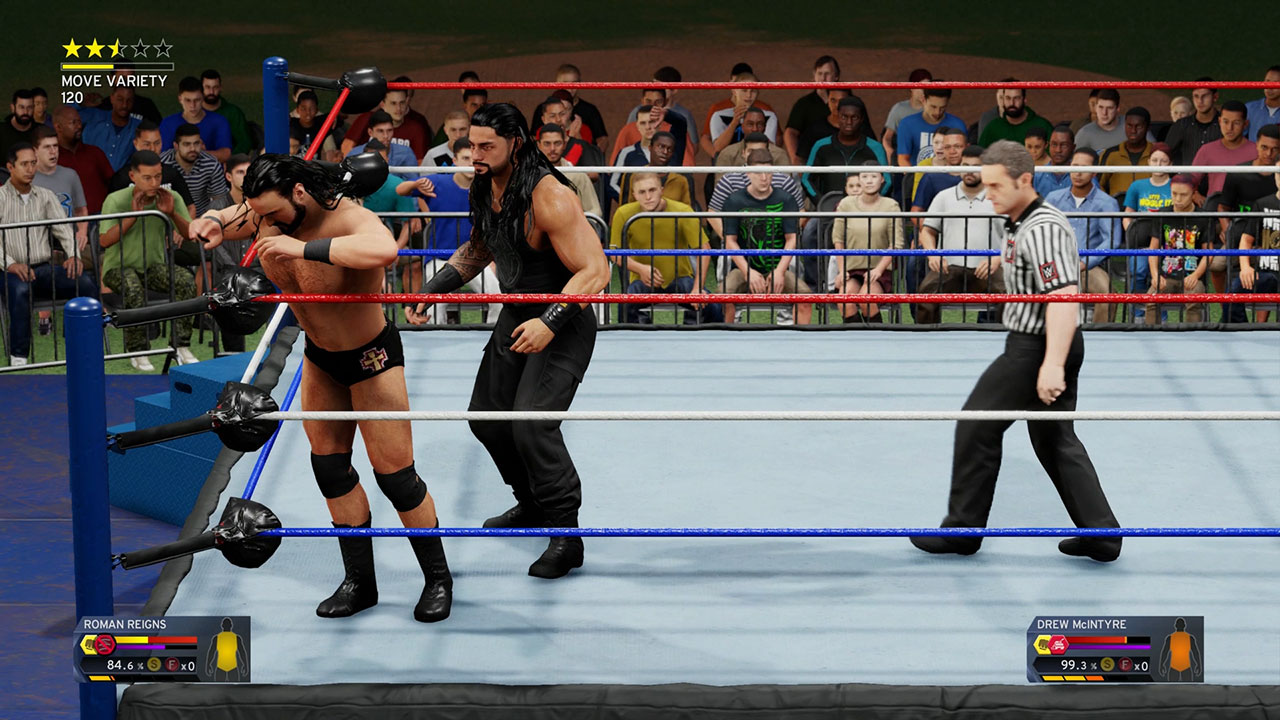
Task: Select the Roman Reigns nameplate tab
Action: tap(125, 624)
